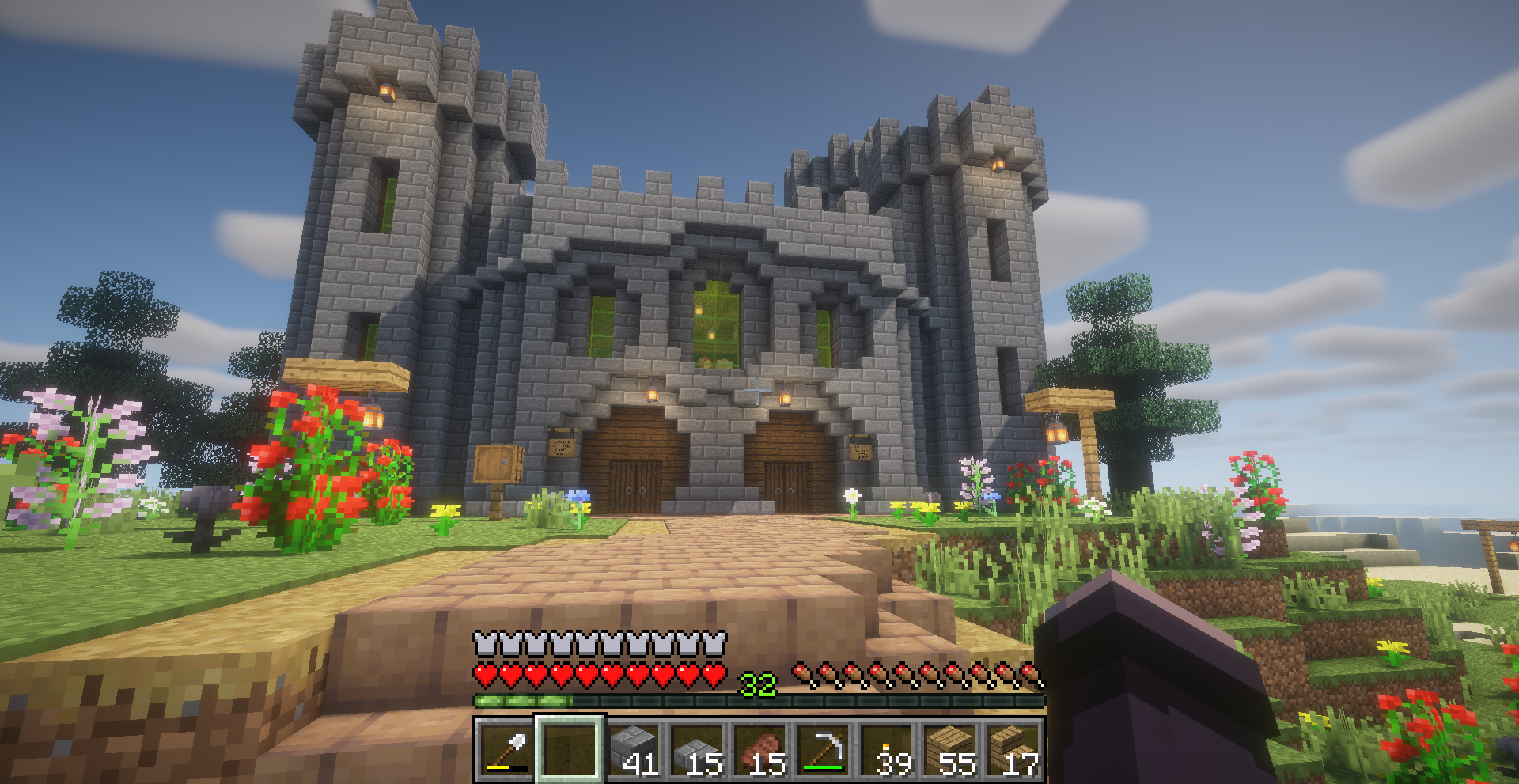Select the torch stack of 39
Image resolution: width=1519 pixels, height=784 pixels.
[888, 750]
